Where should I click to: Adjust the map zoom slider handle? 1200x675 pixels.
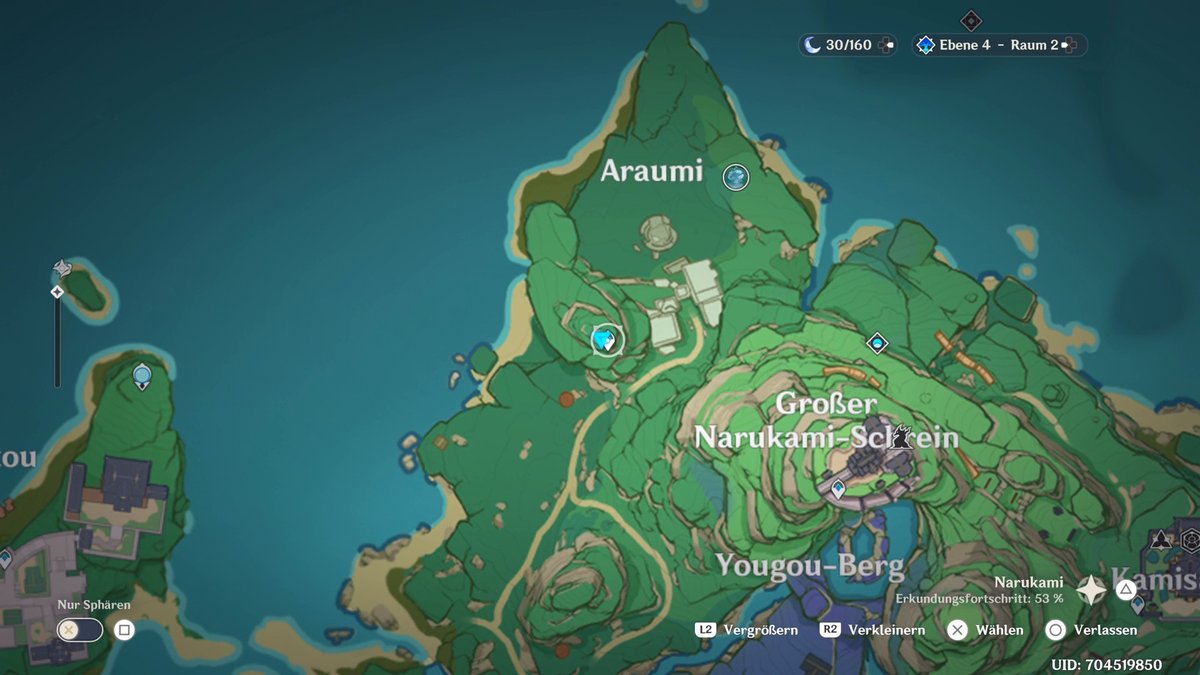click(x=57, y=292)
